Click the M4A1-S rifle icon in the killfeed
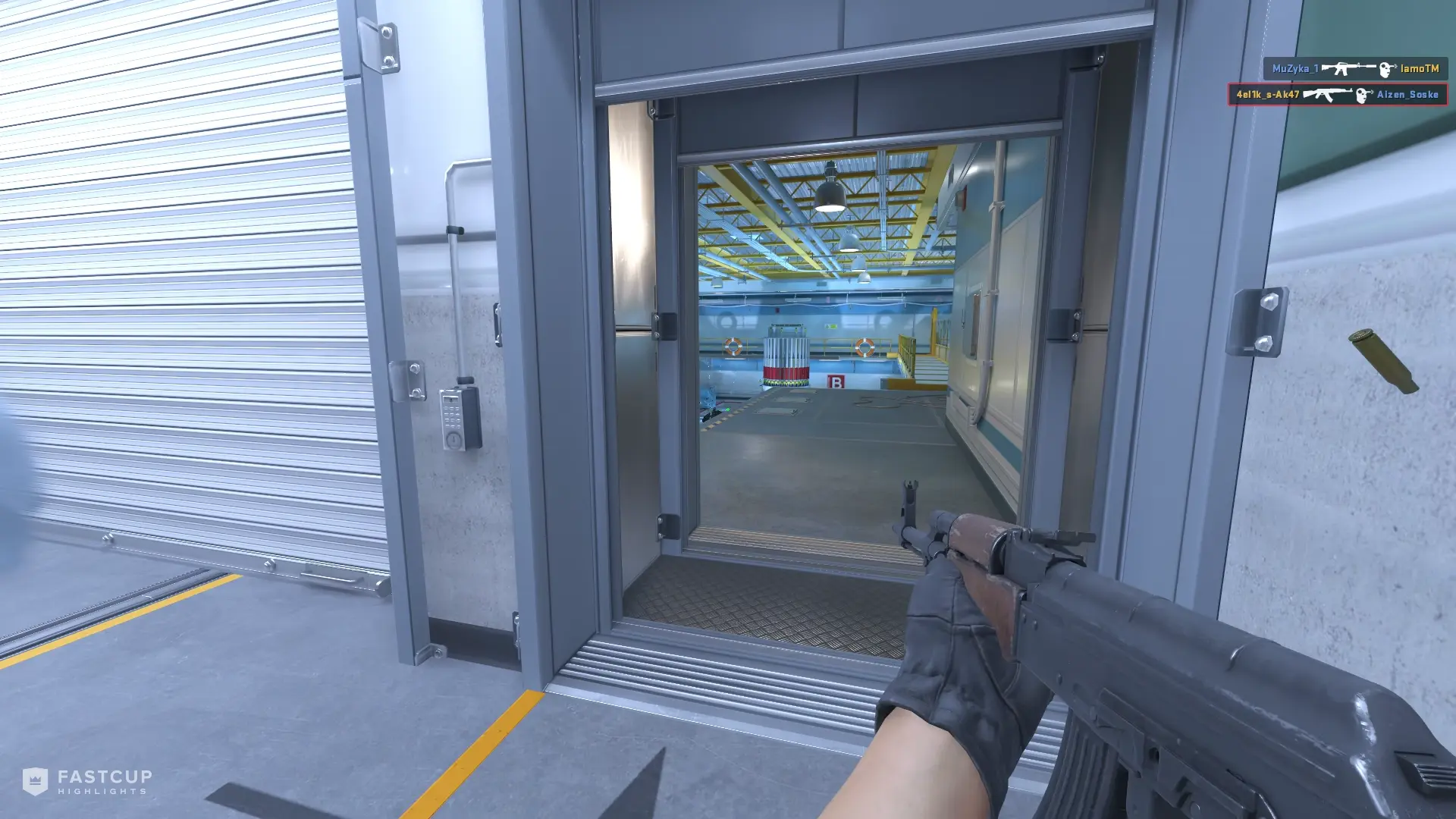1456x819 pixels. click(x=1349, y=67)
